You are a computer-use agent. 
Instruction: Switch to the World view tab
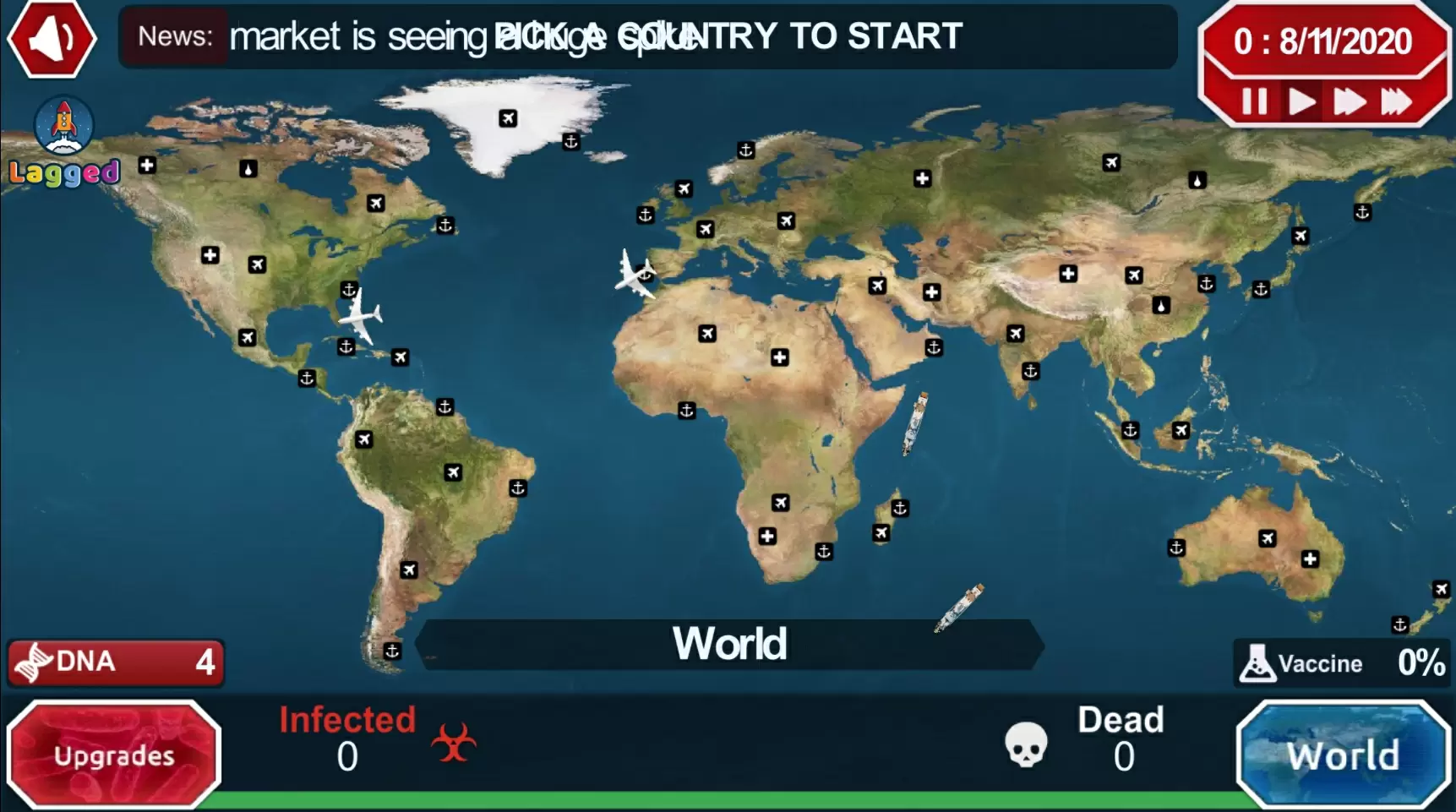click(1344, 755)
